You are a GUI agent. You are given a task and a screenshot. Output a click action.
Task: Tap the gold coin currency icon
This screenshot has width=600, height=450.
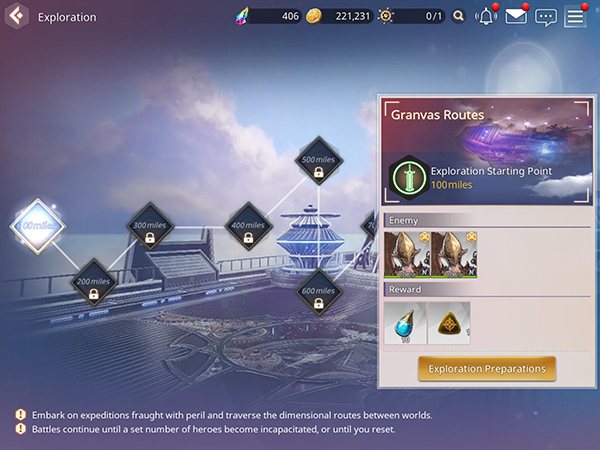313,17
